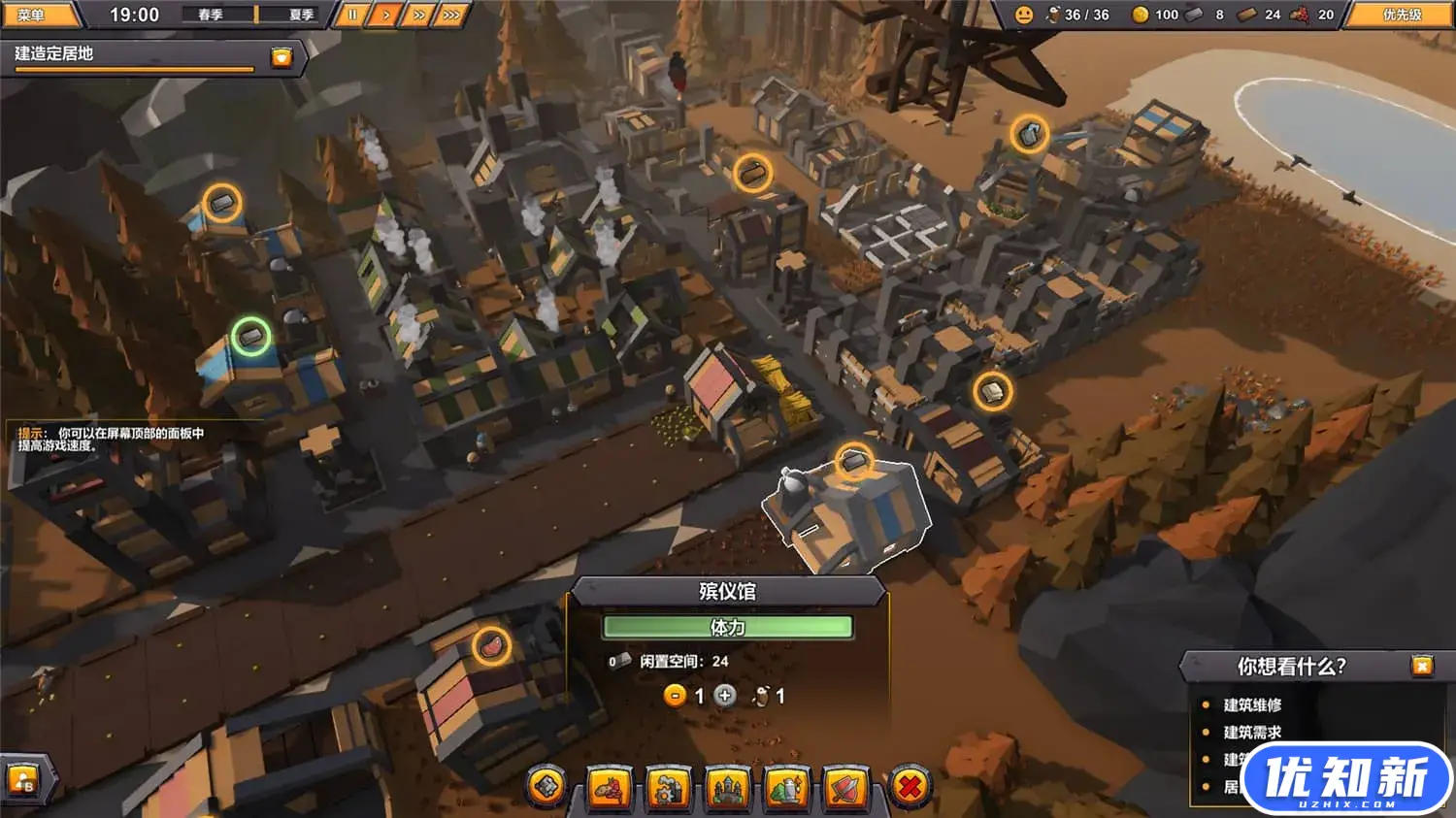The height and width of the screenshot is (818, 1456).
Task: Open the tree and statue build category
Action: [787, 787]
